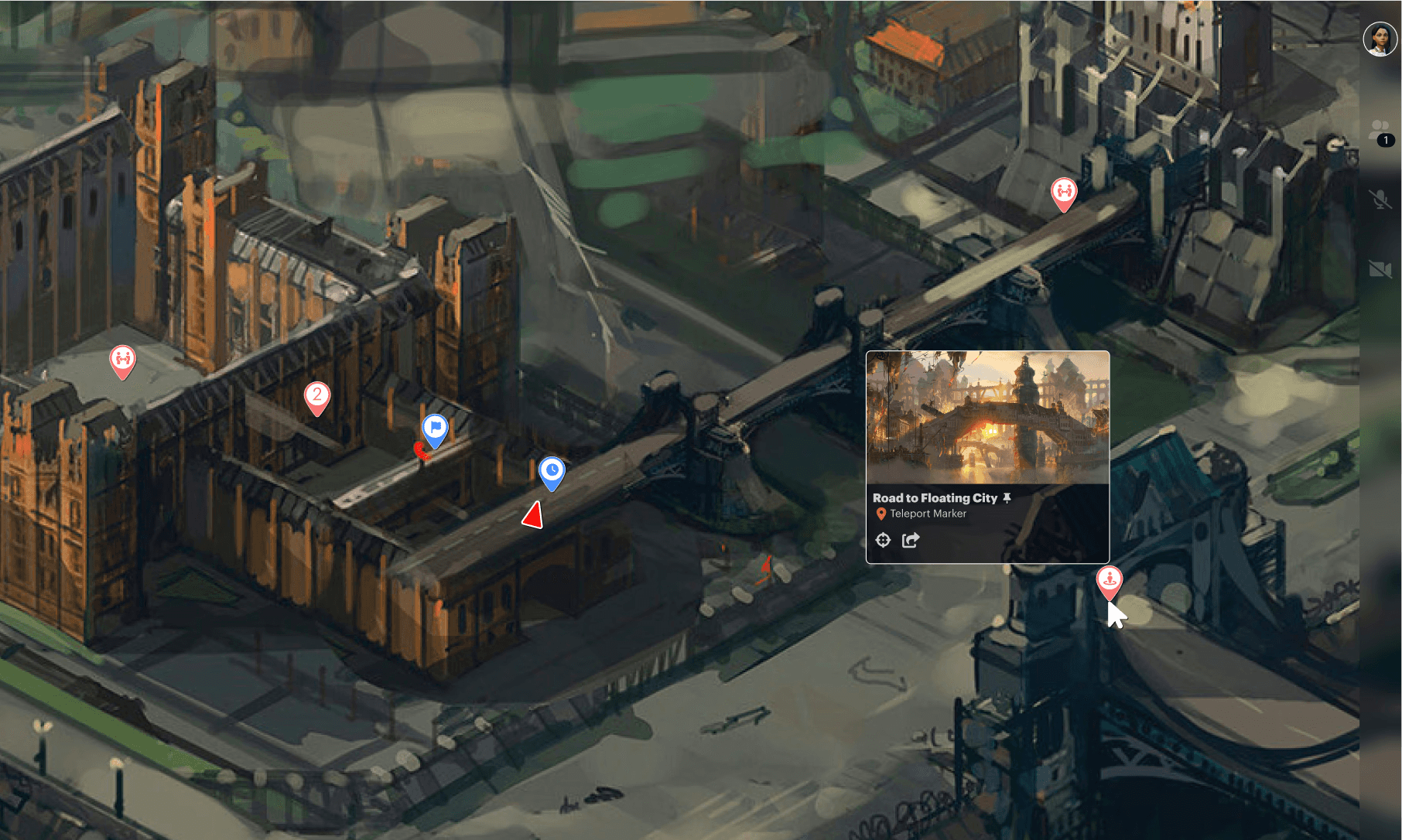Open the user avatar profile menu
This screenshot has height=840, width=1402.
1380,39
